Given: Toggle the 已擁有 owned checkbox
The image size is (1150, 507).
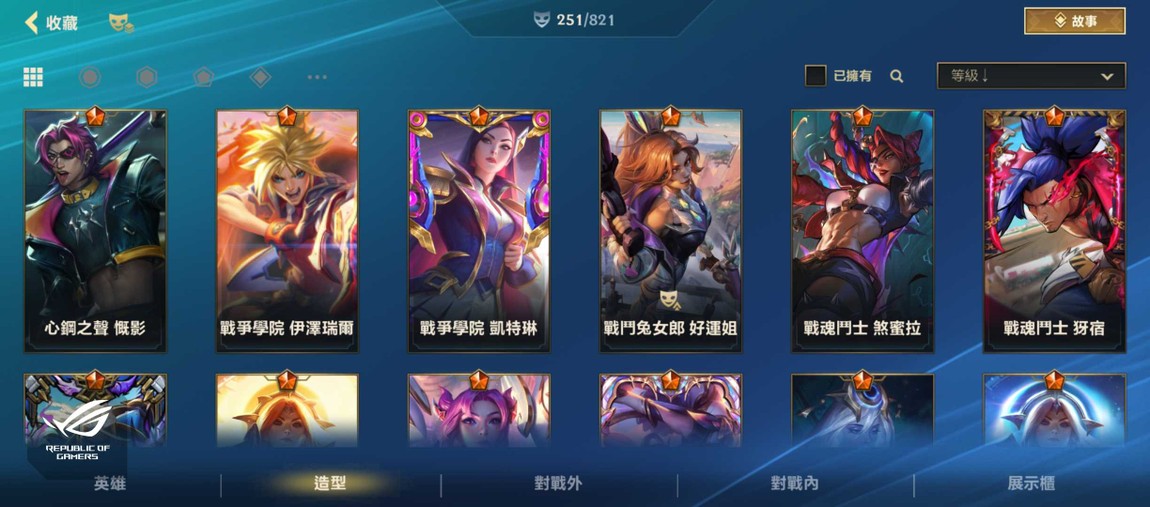Looking at the screenshot, I should coord(815,76).
